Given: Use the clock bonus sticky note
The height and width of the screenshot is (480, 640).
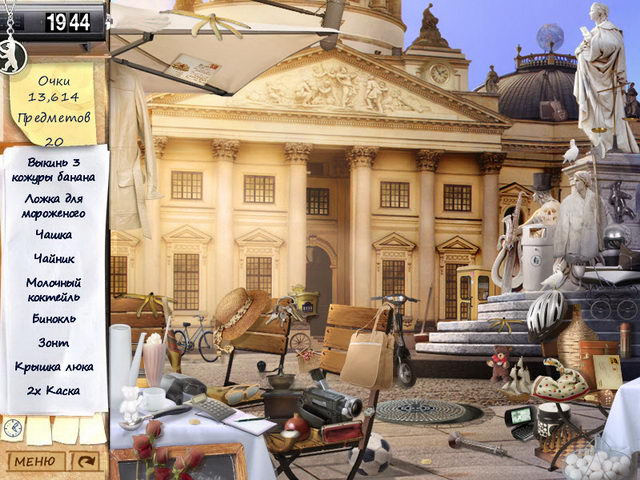Looking at the screenshot, I should pos(13,428).
